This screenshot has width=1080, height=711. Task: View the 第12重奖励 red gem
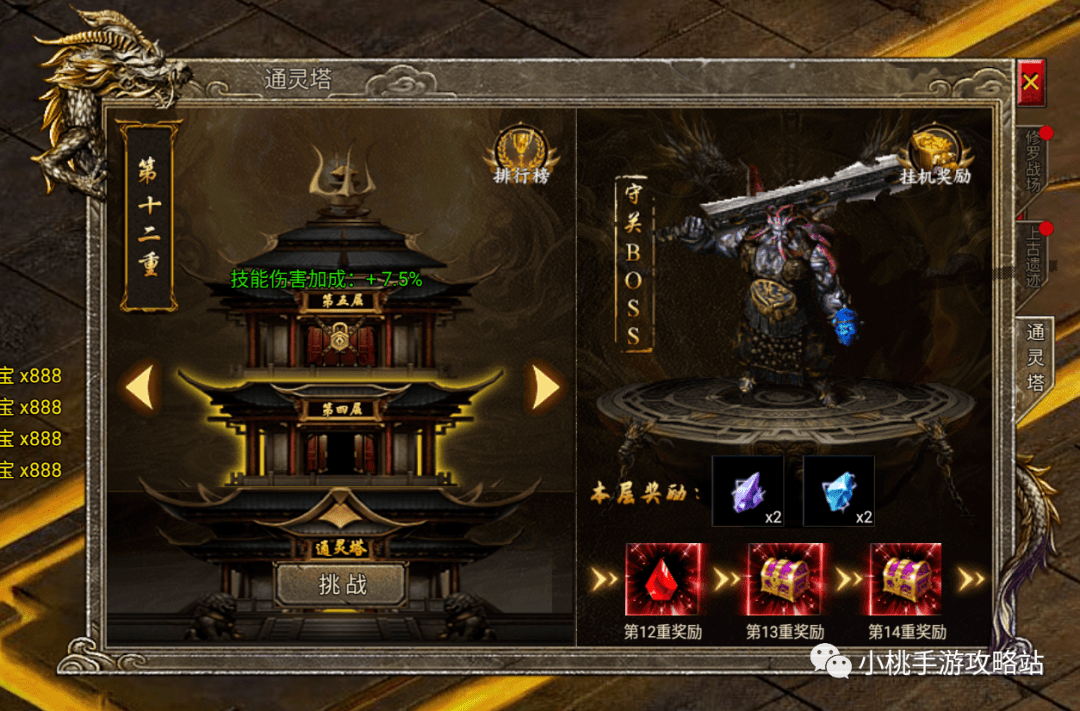click(x=661, y=579)
